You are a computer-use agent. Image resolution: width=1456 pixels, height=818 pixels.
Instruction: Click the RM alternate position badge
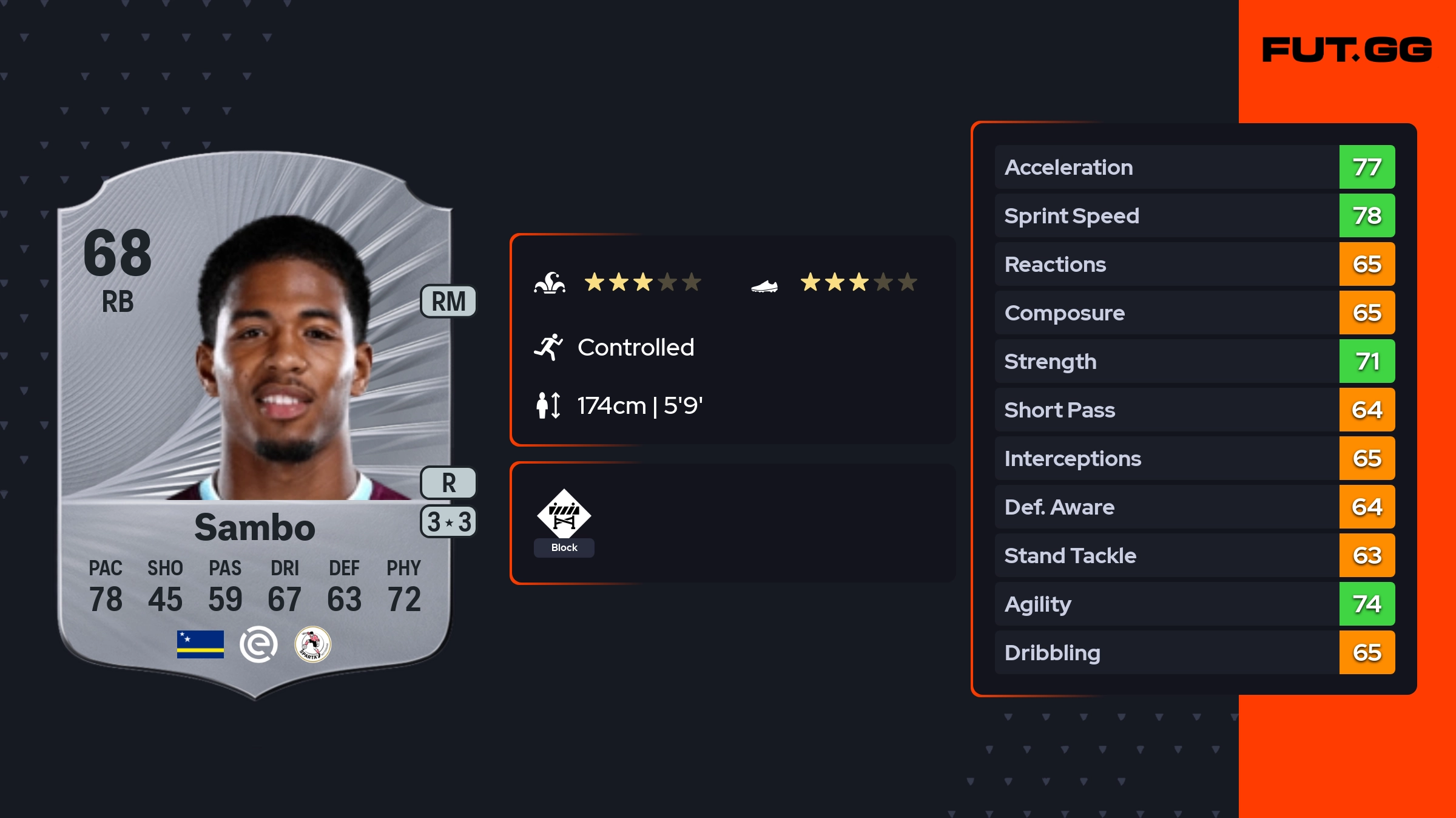[x=448, y=302]
